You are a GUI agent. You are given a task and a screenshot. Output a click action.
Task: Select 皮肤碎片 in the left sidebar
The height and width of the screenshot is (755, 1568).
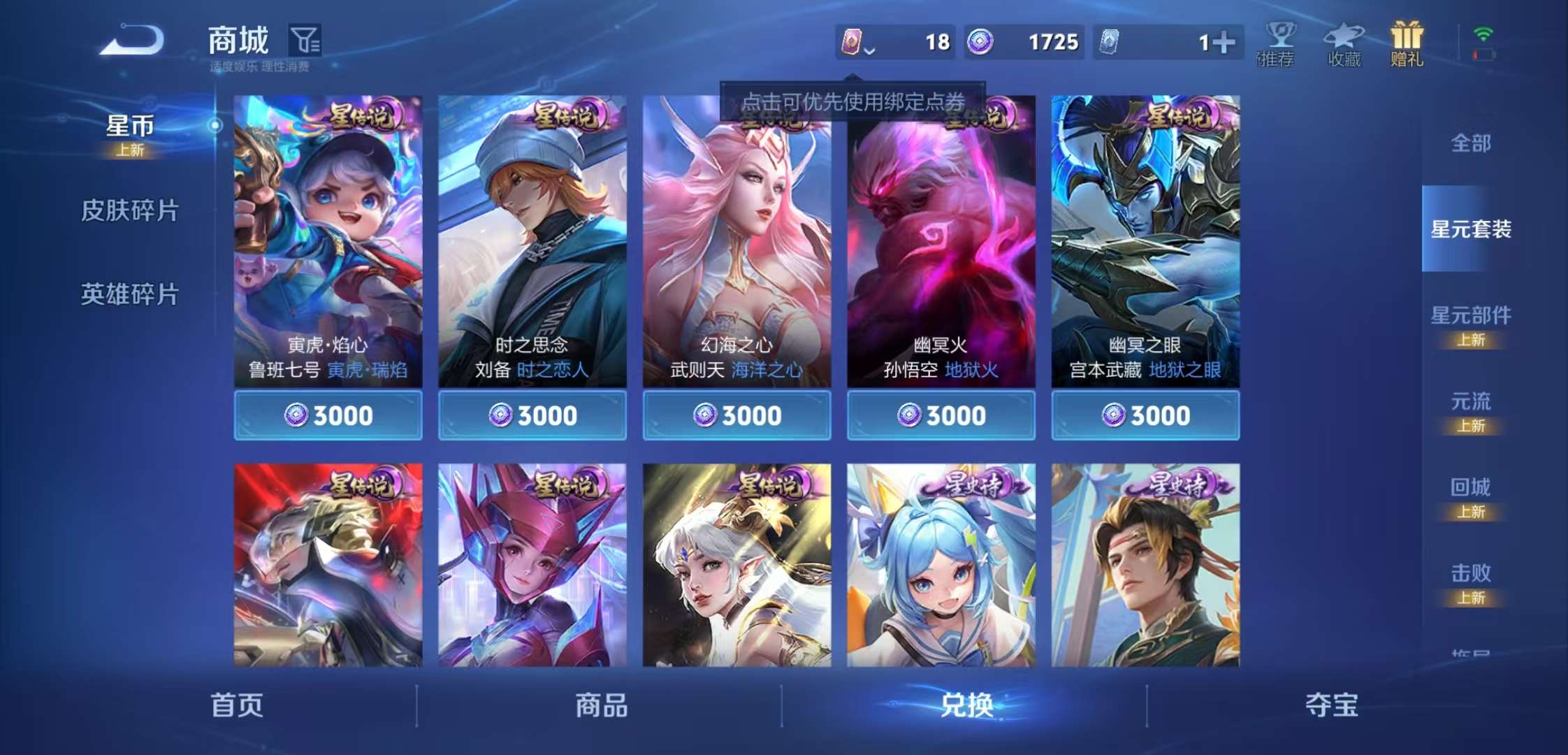pyautogui.click(x=130, y=208)
